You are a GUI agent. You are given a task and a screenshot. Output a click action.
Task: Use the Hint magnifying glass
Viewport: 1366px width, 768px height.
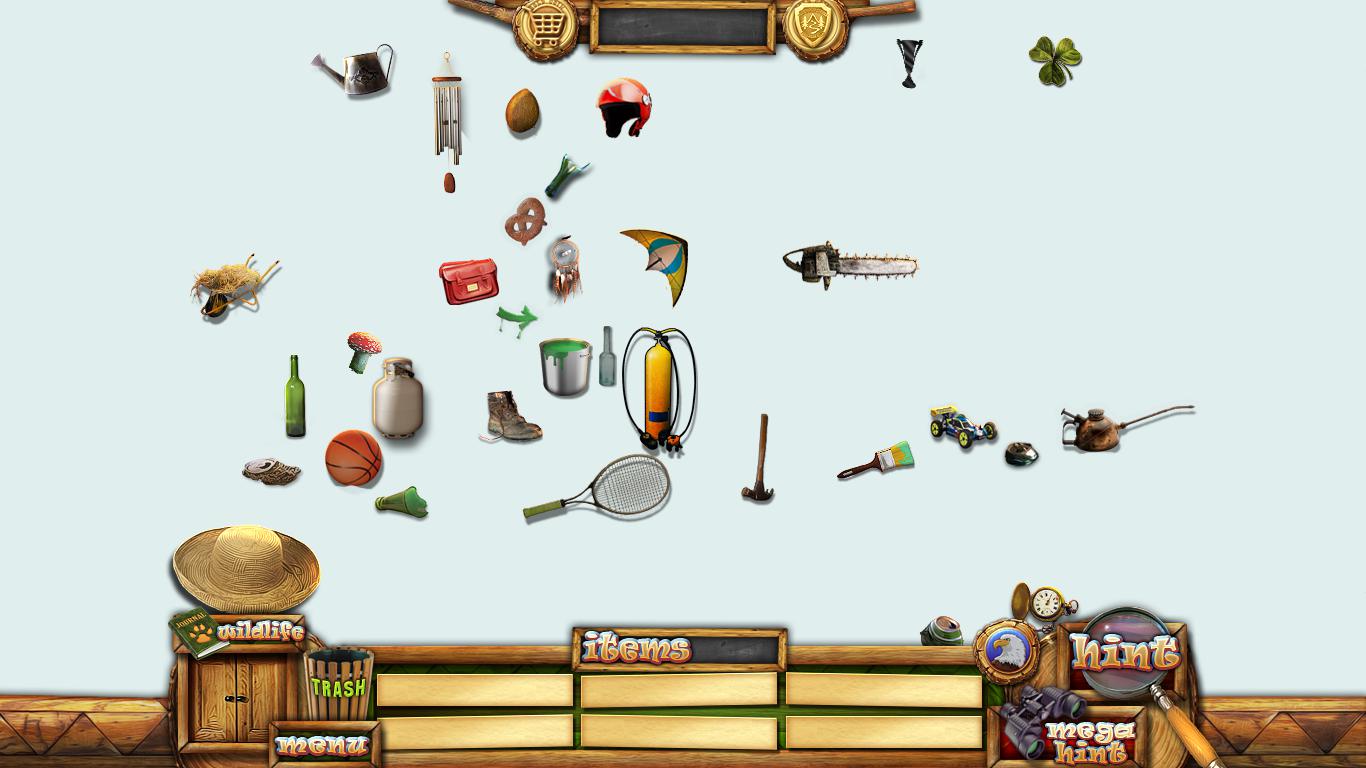[x=1125, y=653]
